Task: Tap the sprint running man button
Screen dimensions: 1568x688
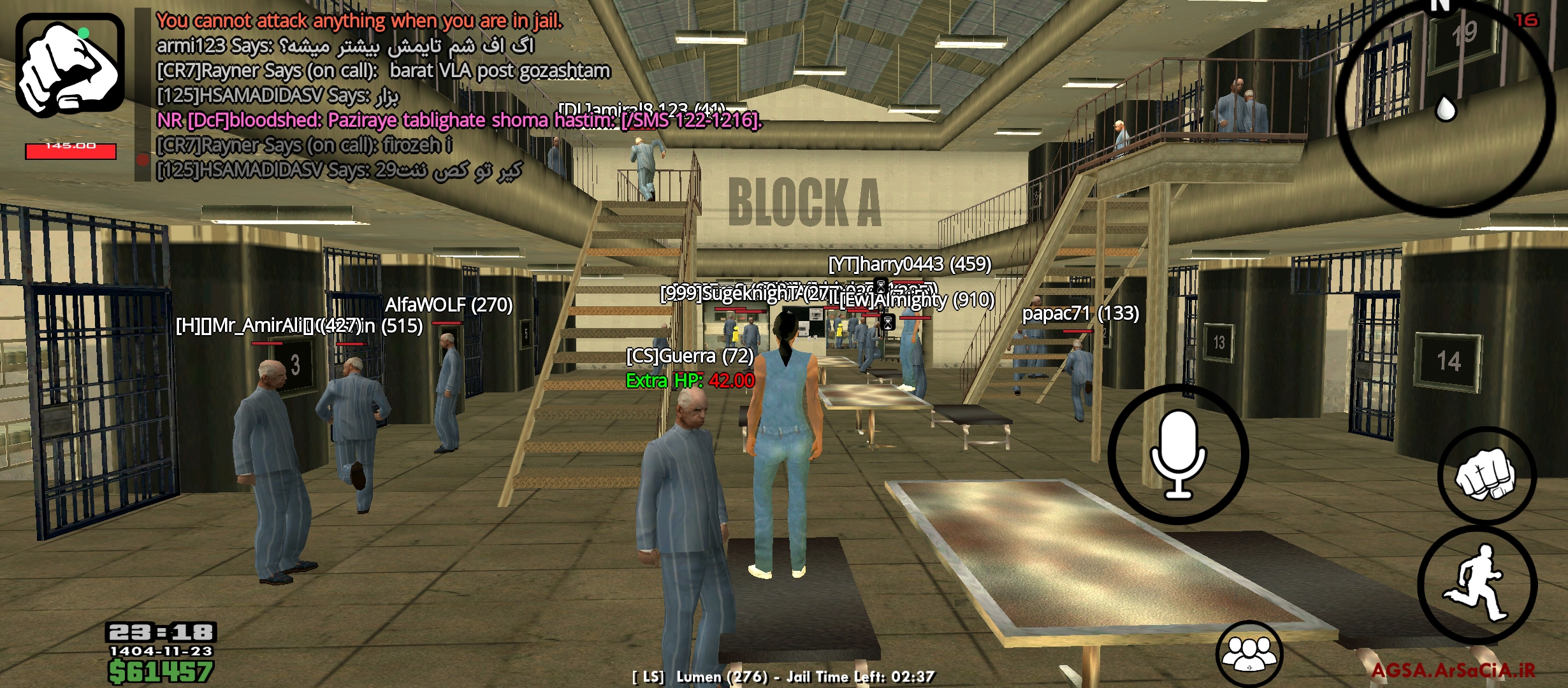Action: (1477, 584)
